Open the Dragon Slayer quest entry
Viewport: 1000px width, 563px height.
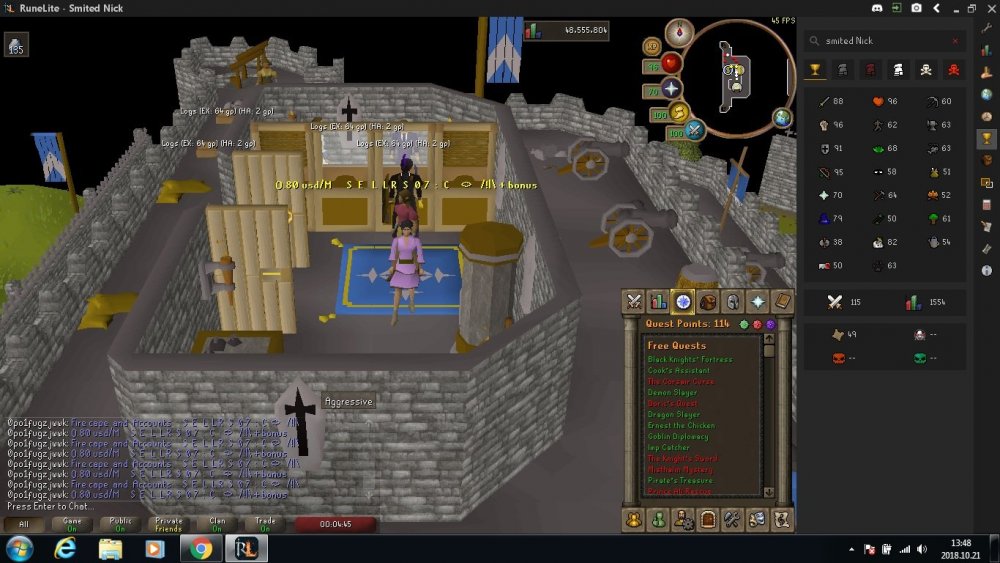[x=673, y=414]
